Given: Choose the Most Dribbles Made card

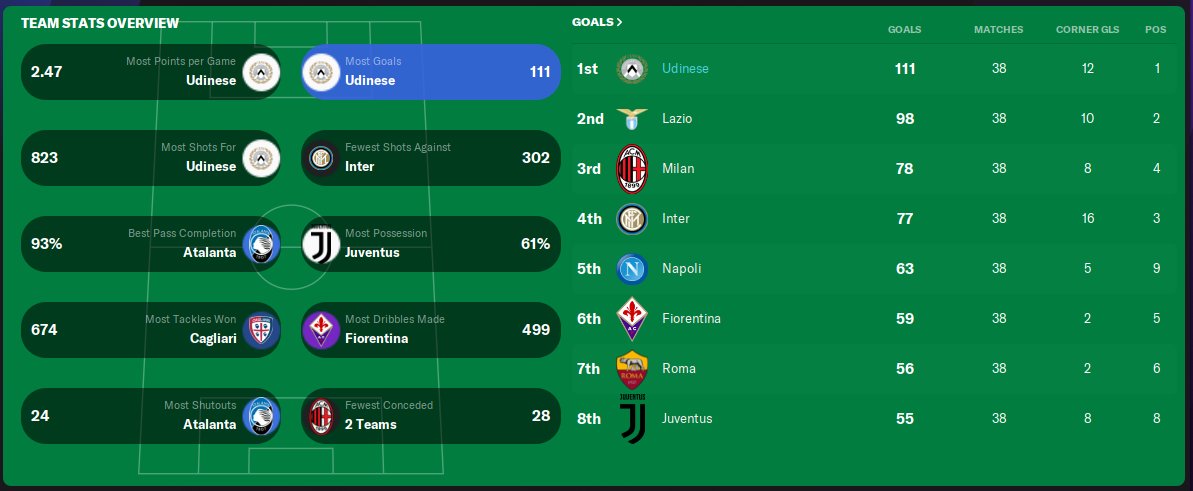Looking at the screenshot, I should (430, 330).
